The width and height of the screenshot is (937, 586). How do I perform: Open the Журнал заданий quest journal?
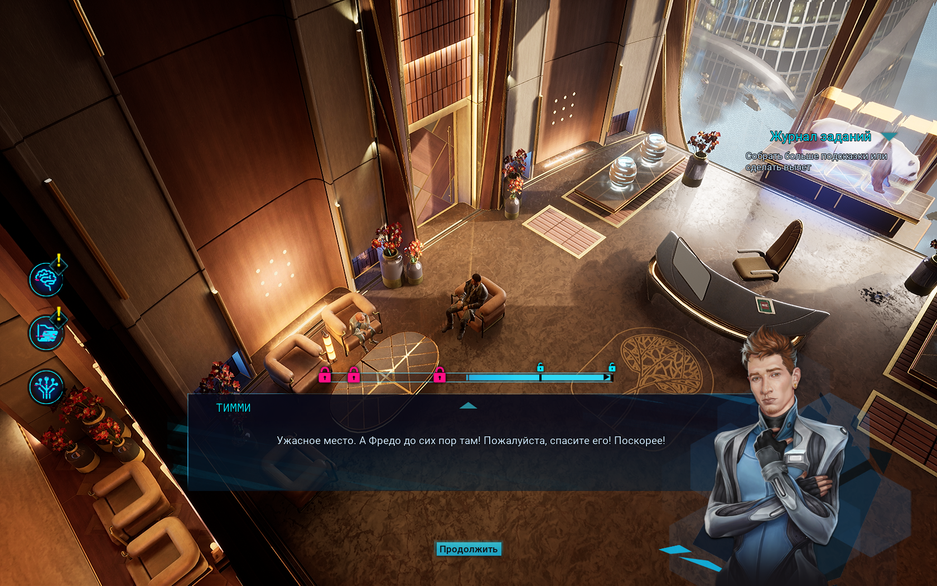click(820, 136)
